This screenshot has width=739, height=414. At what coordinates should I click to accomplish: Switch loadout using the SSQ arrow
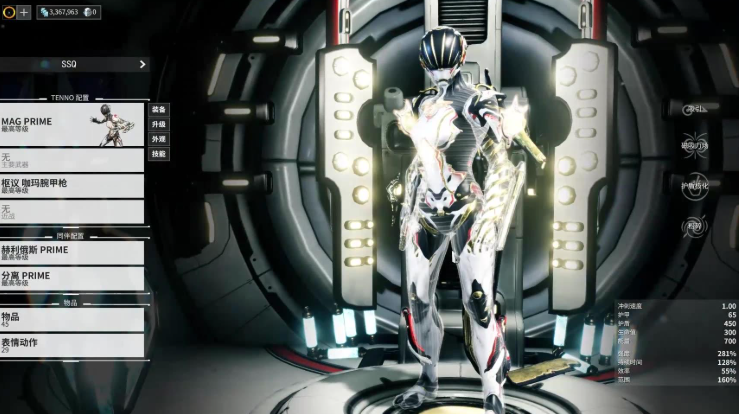point(142,64)
